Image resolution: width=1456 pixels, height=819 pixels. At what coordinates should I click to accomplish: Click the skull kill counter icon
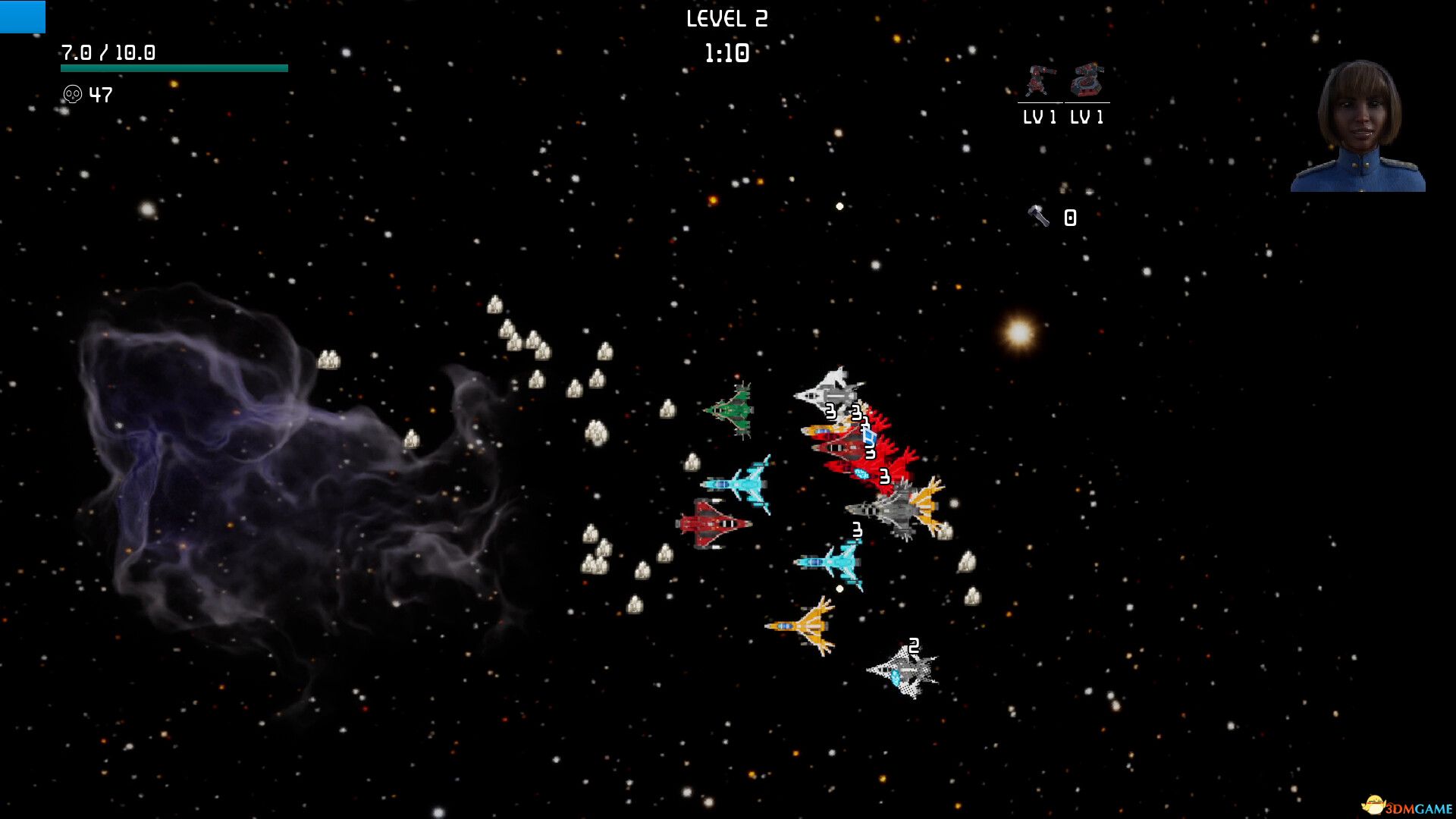click(x=72, y=95)
